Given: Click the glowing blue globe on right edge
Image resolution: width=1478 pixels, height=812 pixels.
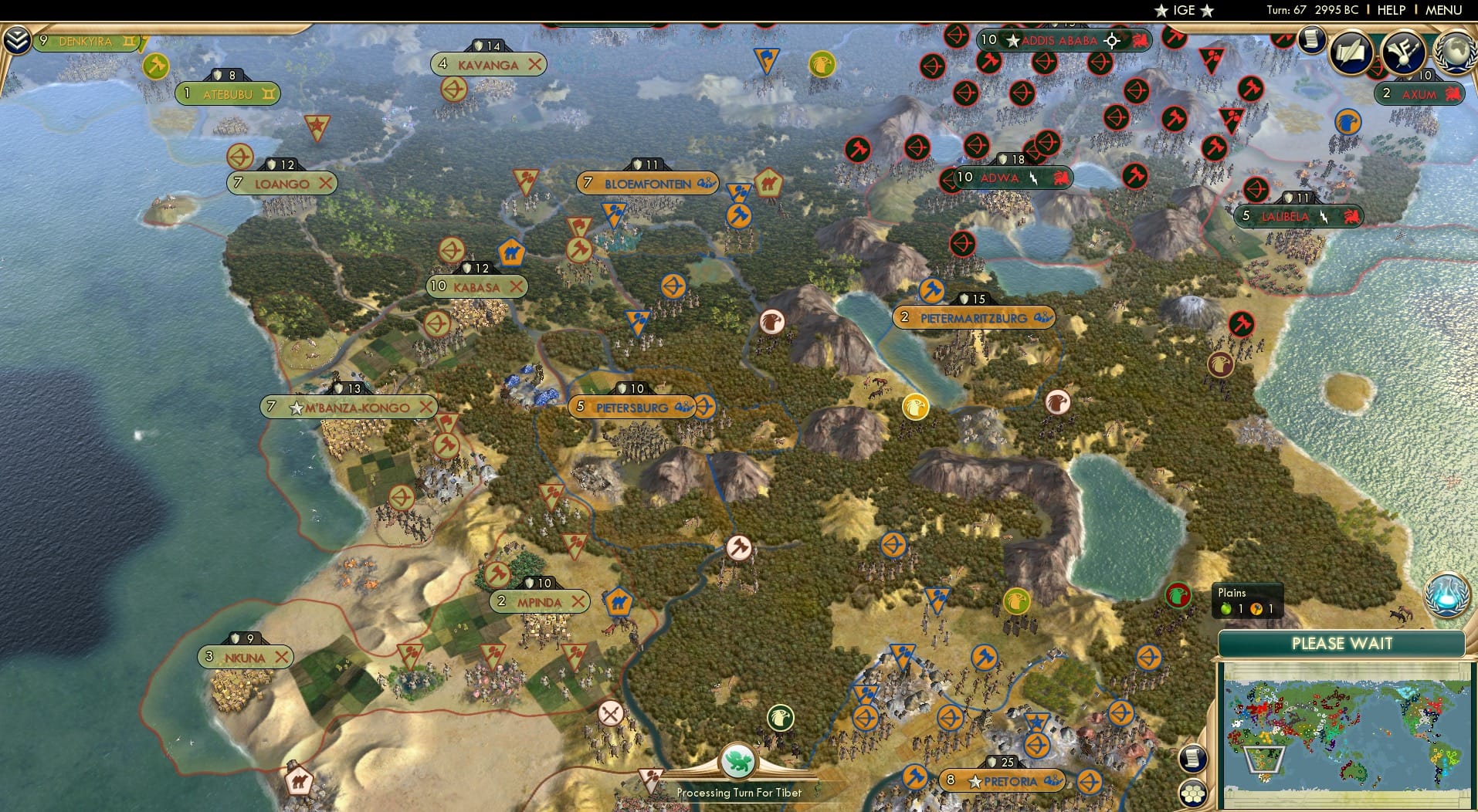Looking at the screenshot, I should 1447,594.
